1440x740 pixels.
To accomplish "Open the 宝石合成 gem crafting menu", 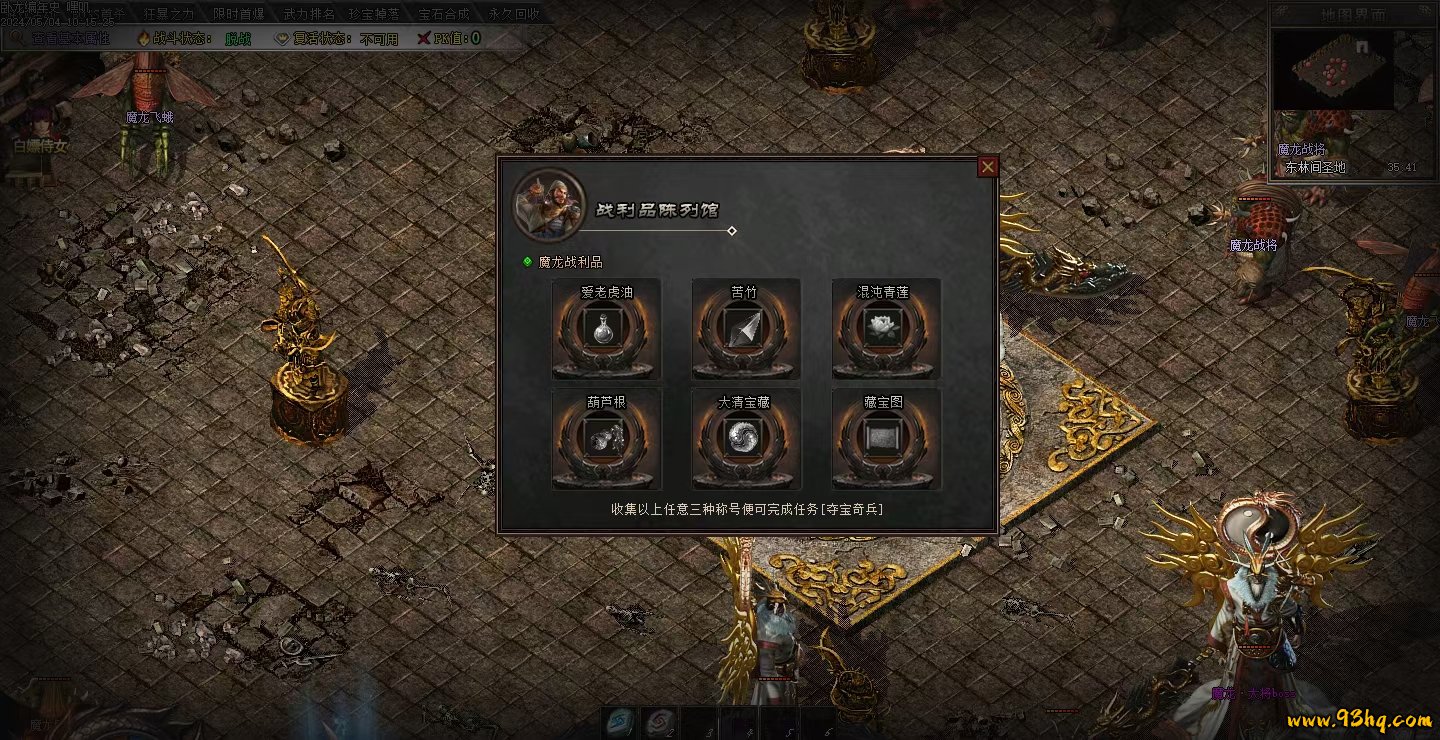I will pyautogui.click(x=445, y=14).
